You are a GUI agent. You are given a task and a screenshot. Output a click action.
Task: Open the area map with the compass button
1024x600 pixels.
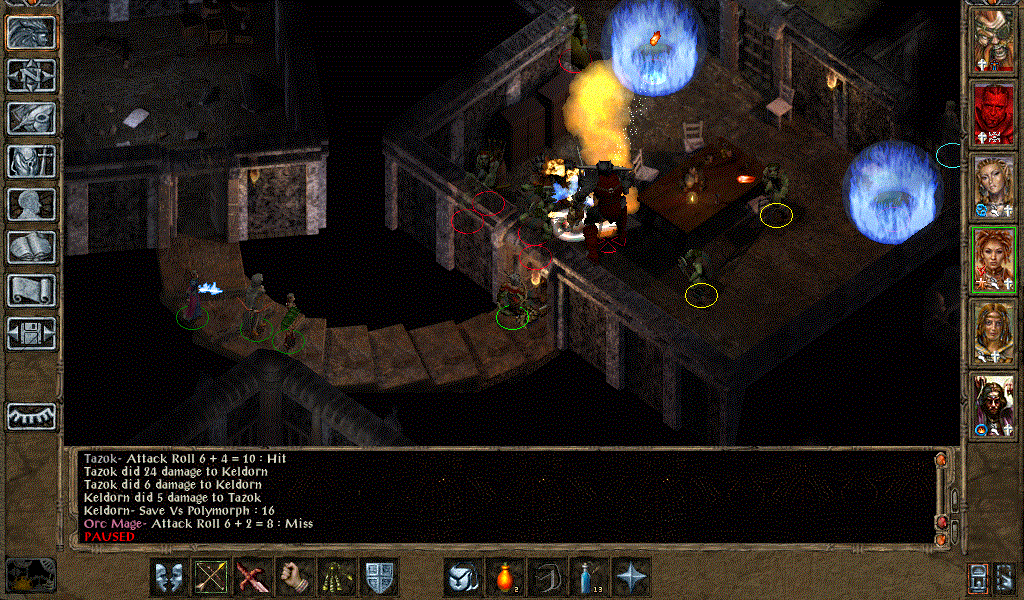point(32,75)
